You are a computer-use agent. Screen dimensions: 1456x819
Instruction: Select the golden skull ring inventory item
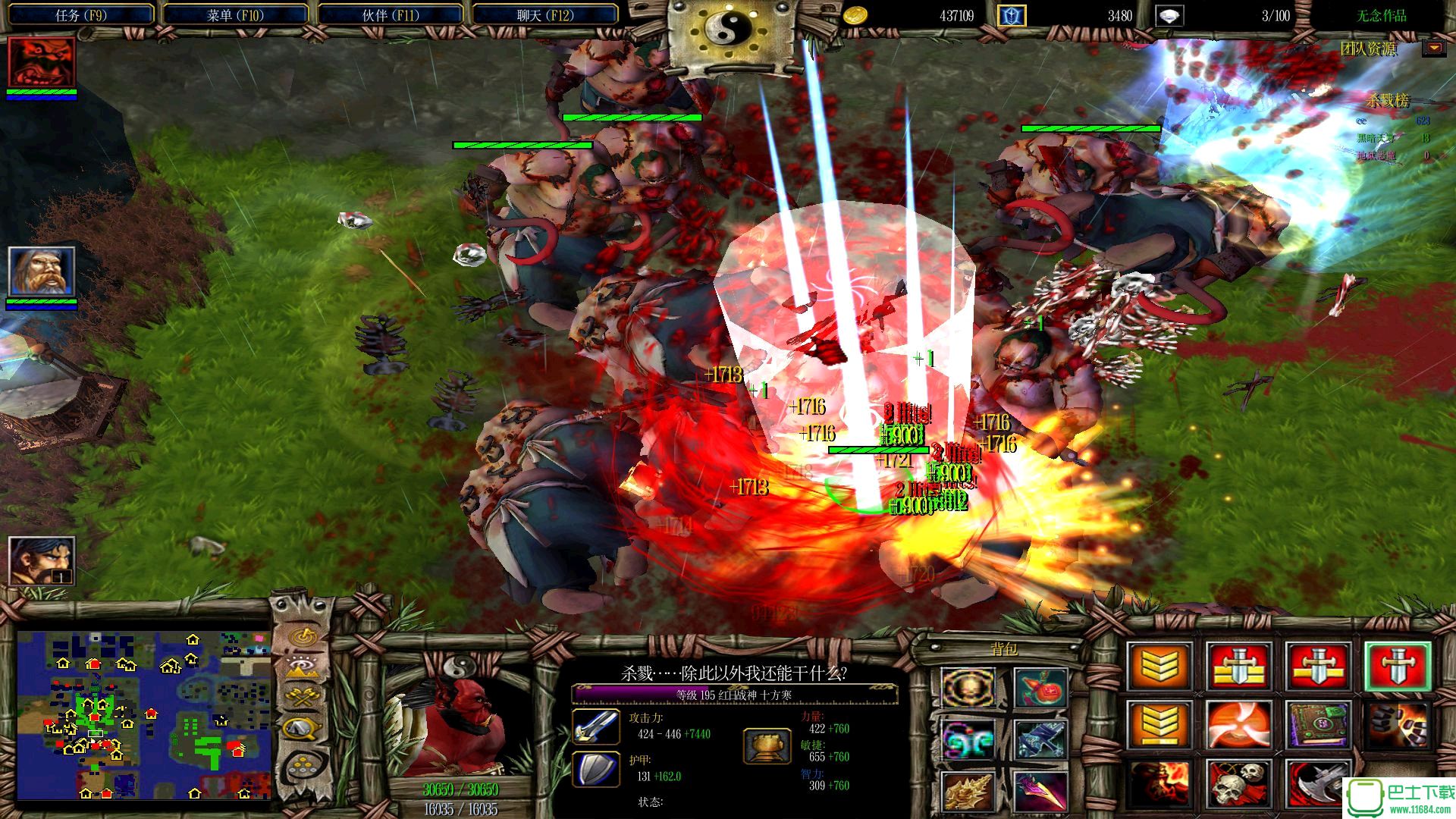coord(968,687)
